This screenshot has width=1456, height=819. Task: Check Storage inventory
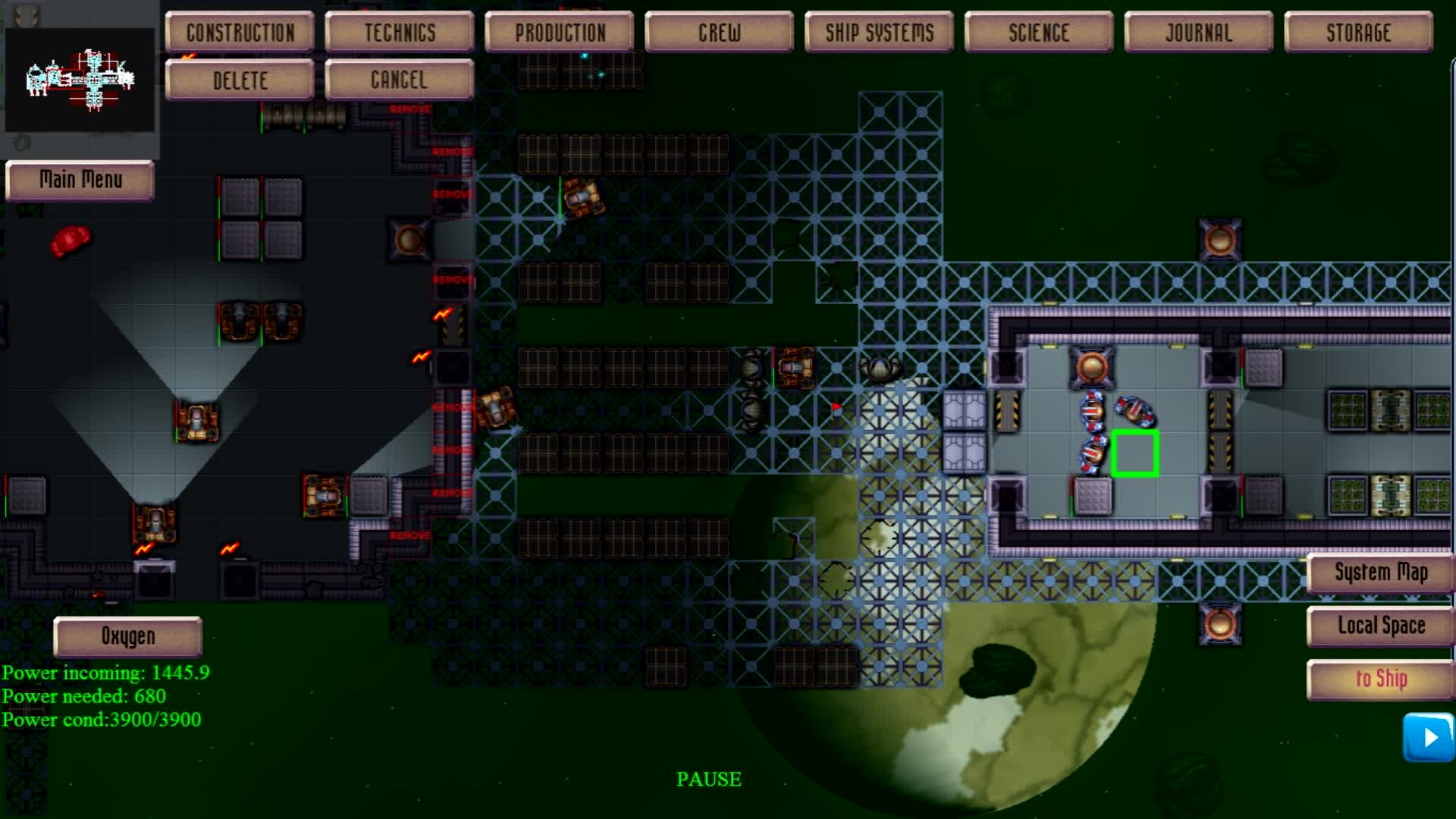1358,32
